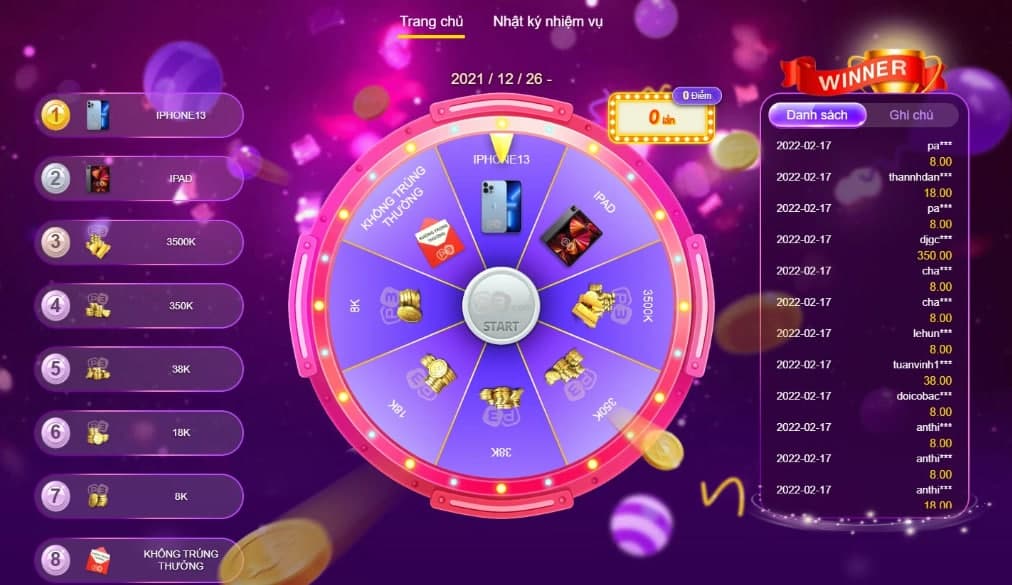Image resolution: width=1012 pixels, height=585 pixels.
Task: Choose the 18K sixth prize row
Action: click(x=140, y=433)
